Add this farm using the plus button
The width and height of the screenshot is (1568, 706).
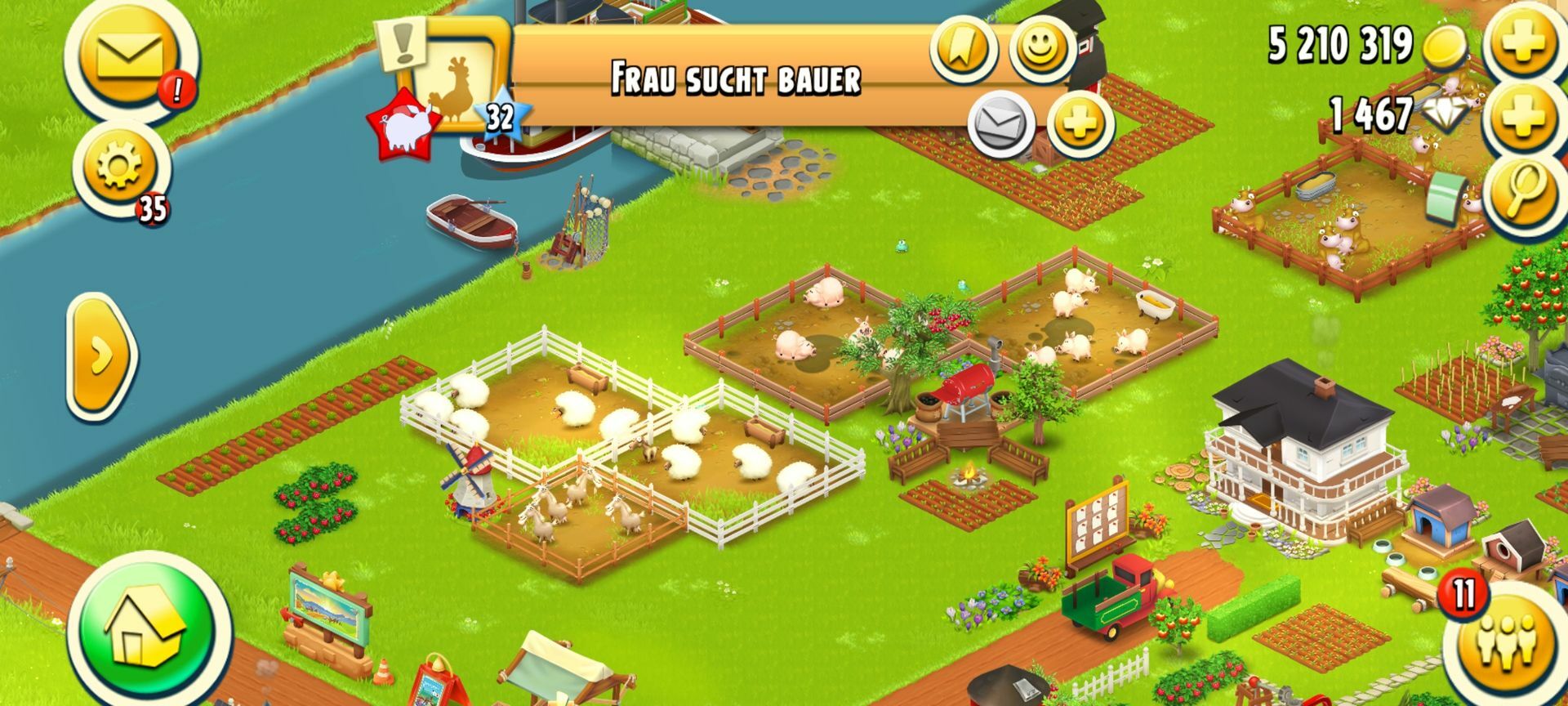pyautogui.click(x=1080, y=124)
